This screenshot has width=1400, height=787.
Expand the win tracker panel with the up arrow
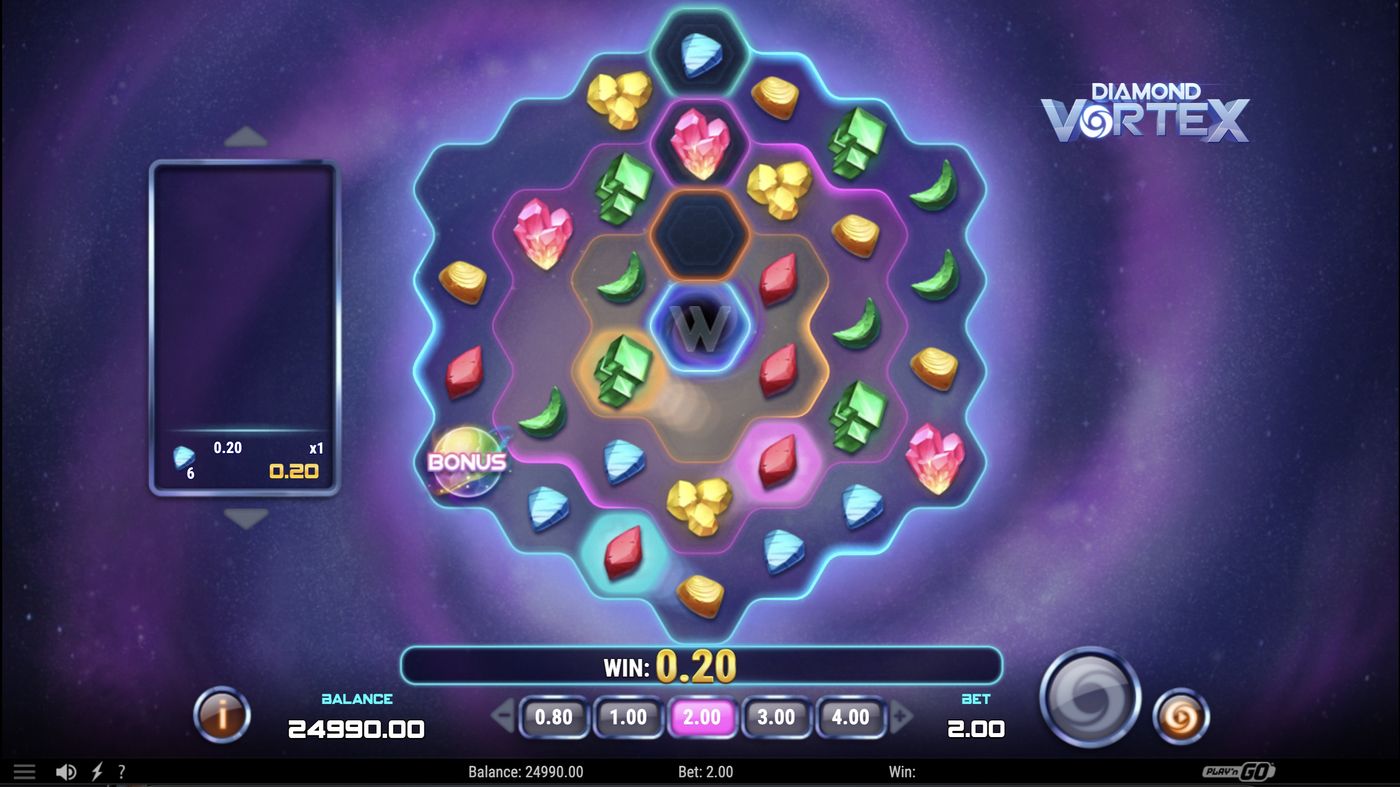click(x=246, y=135)
